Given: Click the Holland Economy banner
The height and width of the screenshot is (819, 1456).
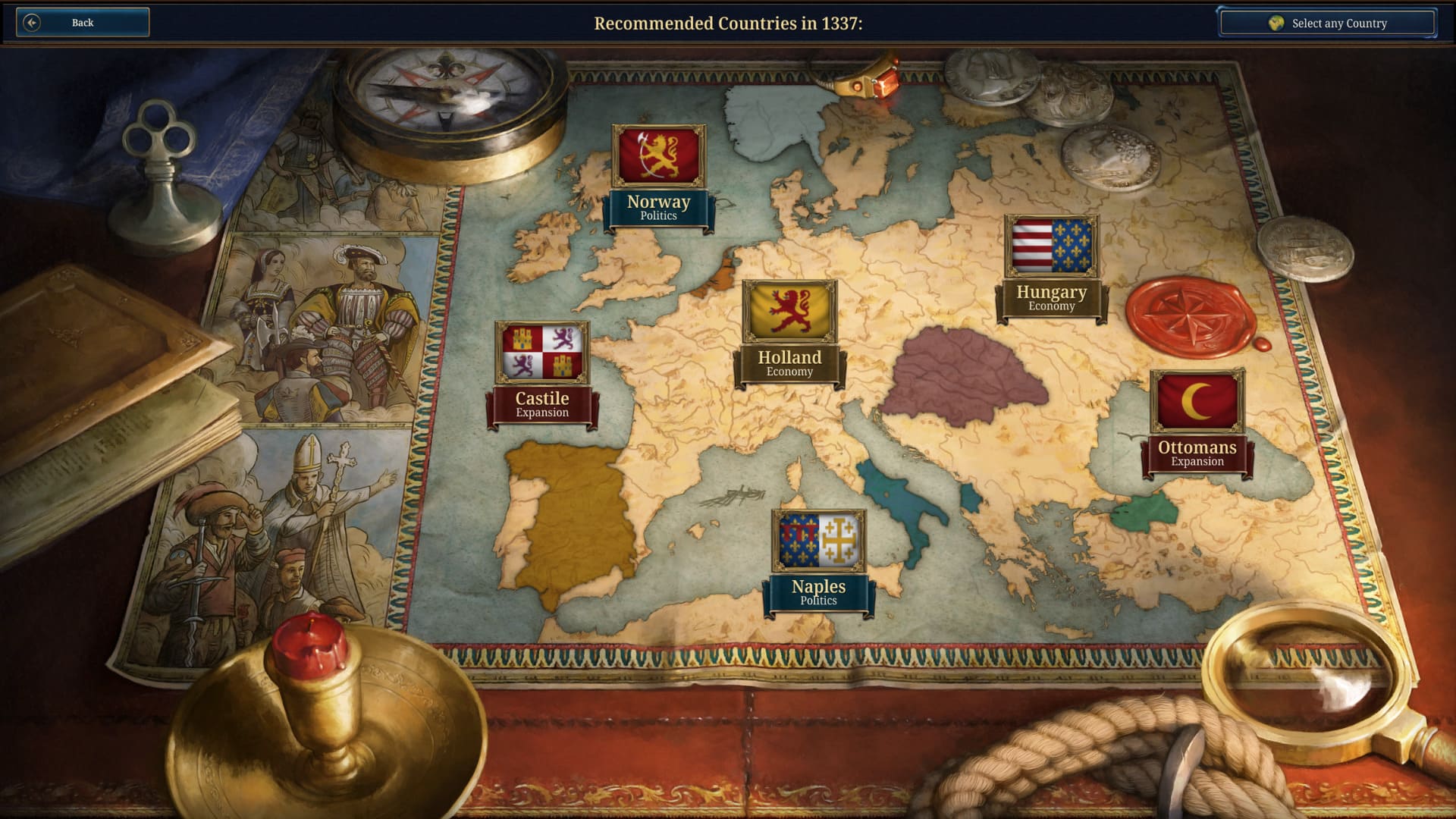Looking at the screenshot, I should 789,363.
